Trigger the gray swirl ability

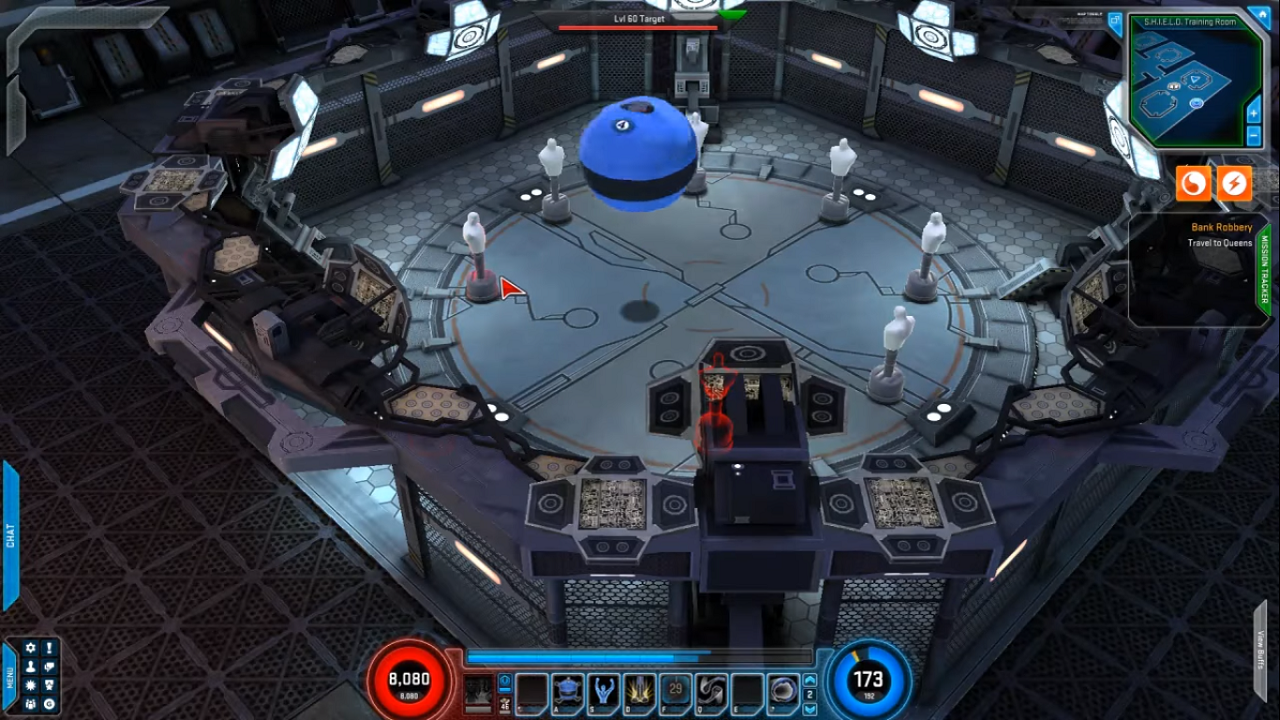coord(711,690)
